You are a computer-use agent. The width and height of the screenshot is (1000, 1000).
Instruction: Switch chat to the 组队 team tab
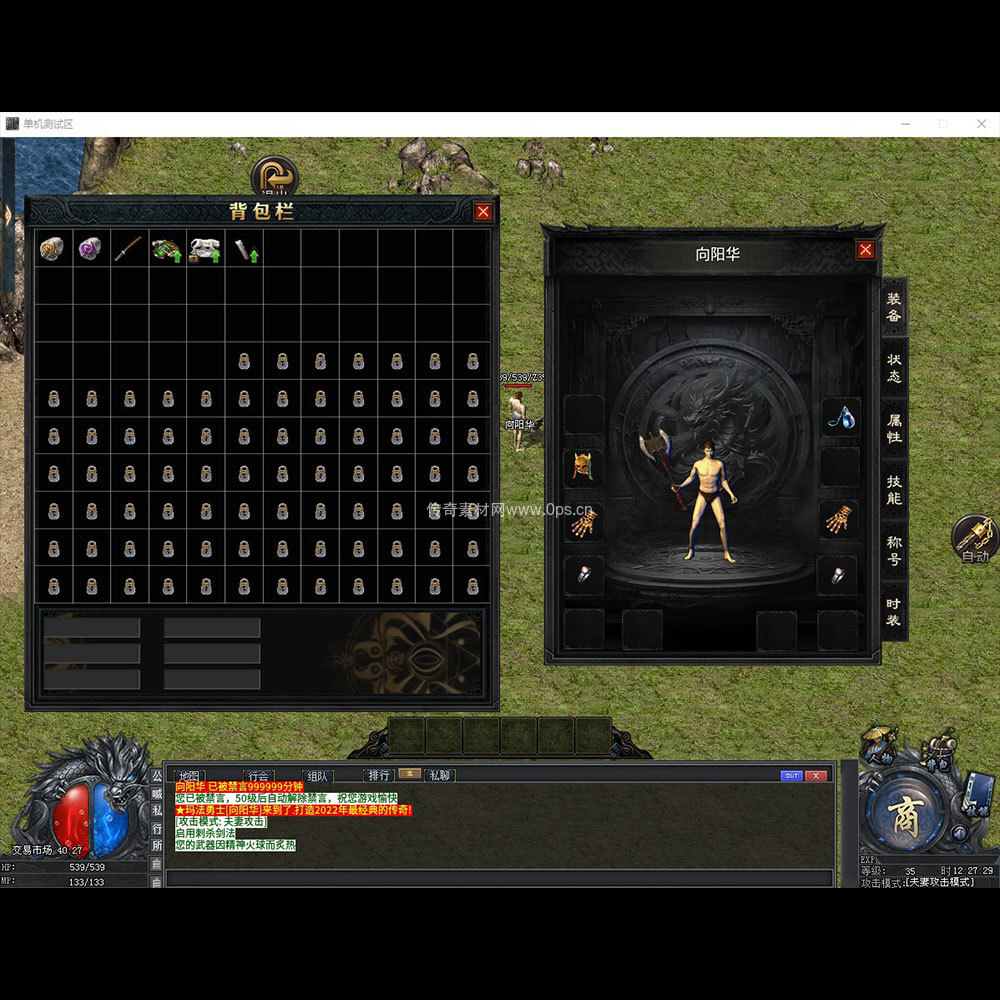318,775
